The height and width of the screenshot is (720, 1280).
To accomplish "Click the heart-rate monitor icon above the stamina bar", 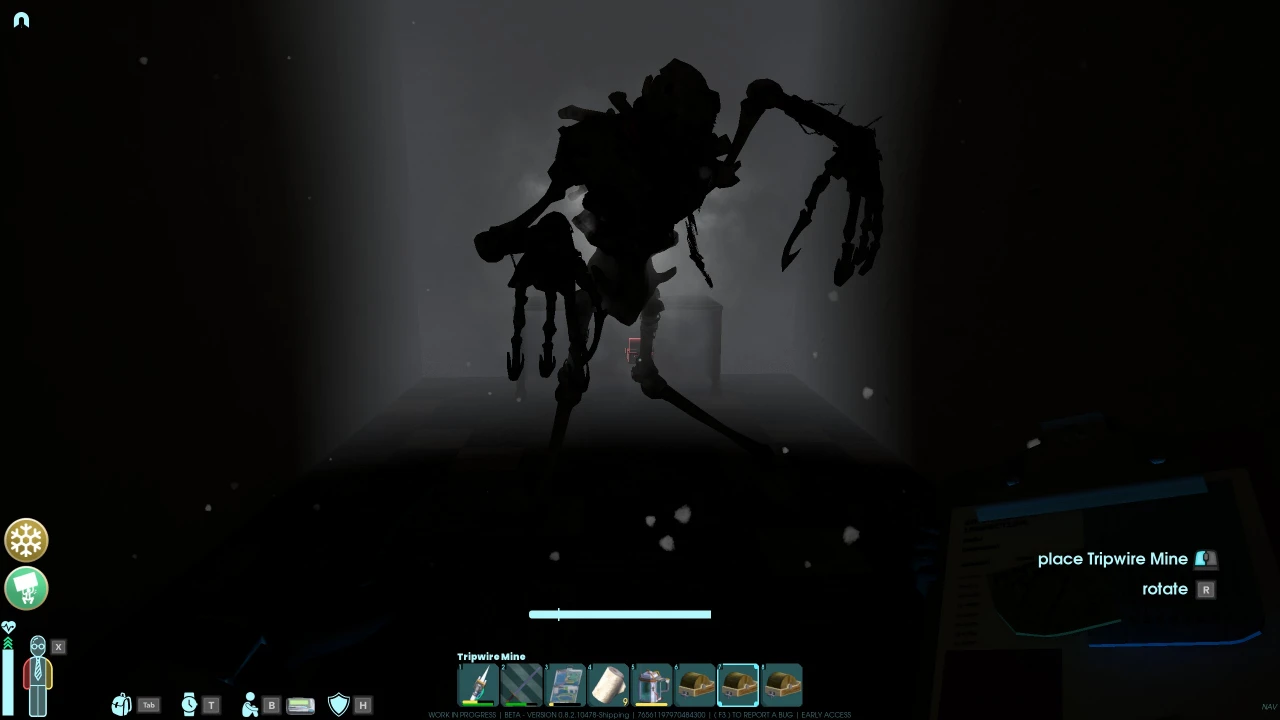I will coord(8,628).
